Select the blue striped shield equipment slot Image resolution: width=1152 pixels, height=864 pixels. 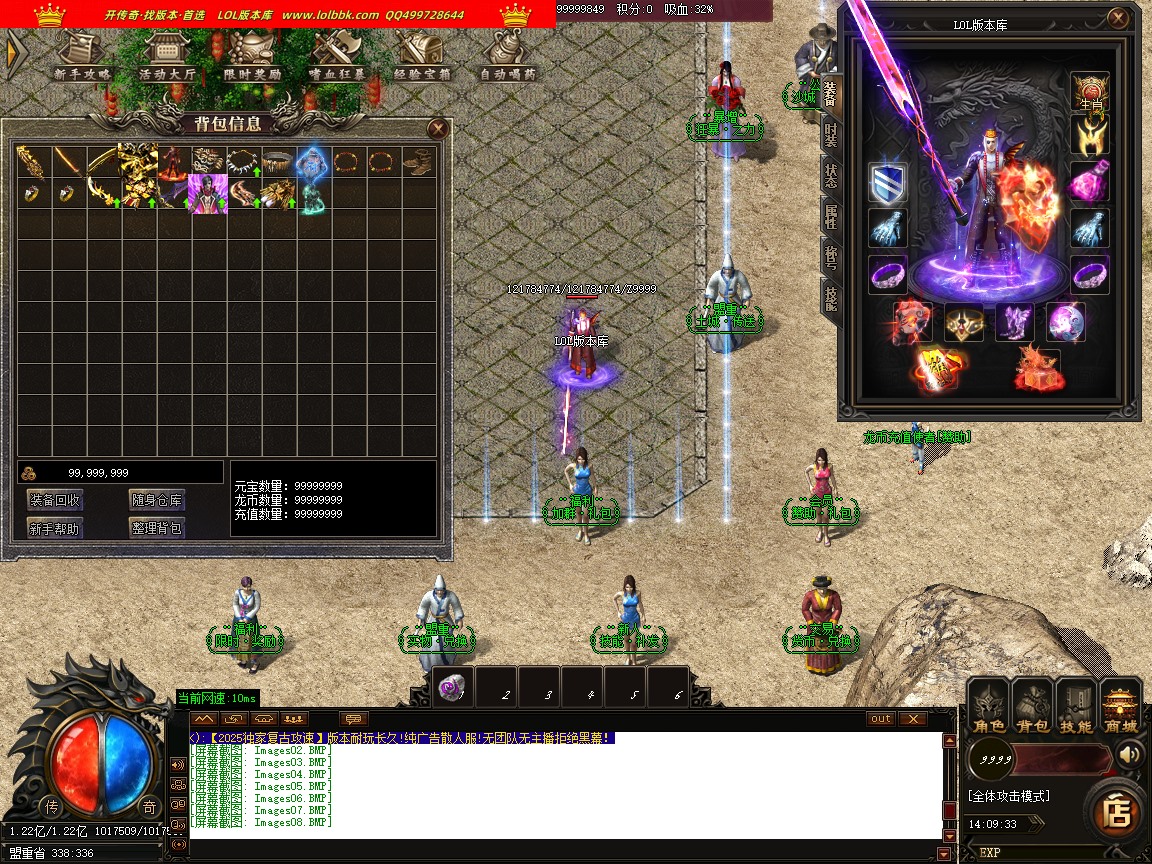pyautogui.click(x=887, y=184)
